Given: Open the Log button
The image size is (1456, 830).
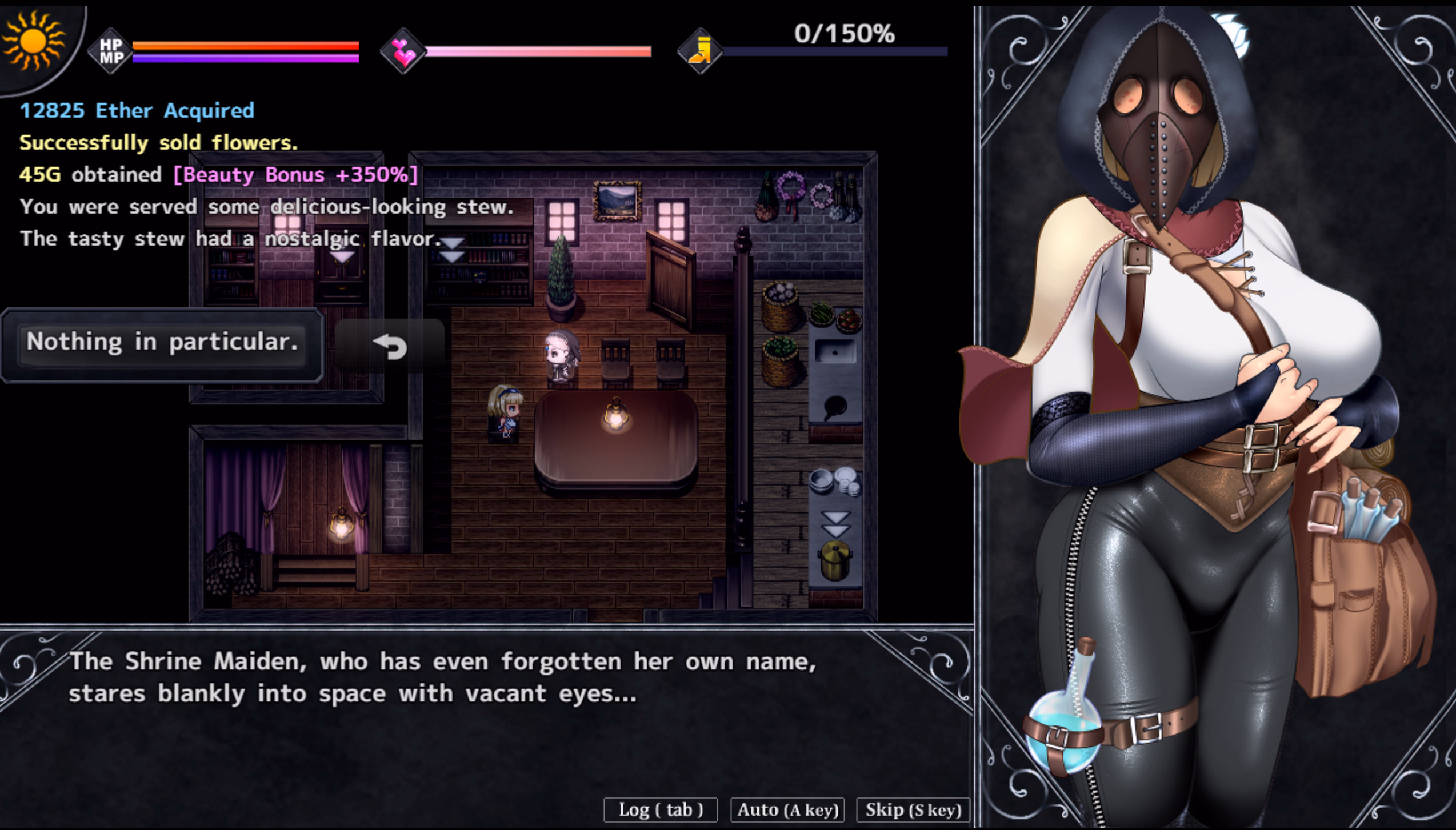Looking at the screenshot, I should [x=660, y=809].
